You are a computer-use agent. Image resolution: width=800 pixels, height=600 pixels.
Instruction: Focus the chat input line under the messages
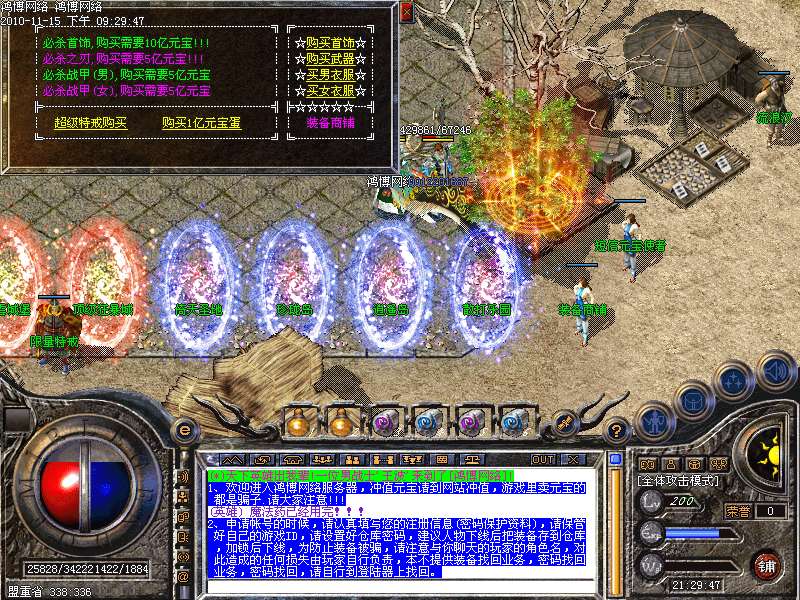[400, 587]
